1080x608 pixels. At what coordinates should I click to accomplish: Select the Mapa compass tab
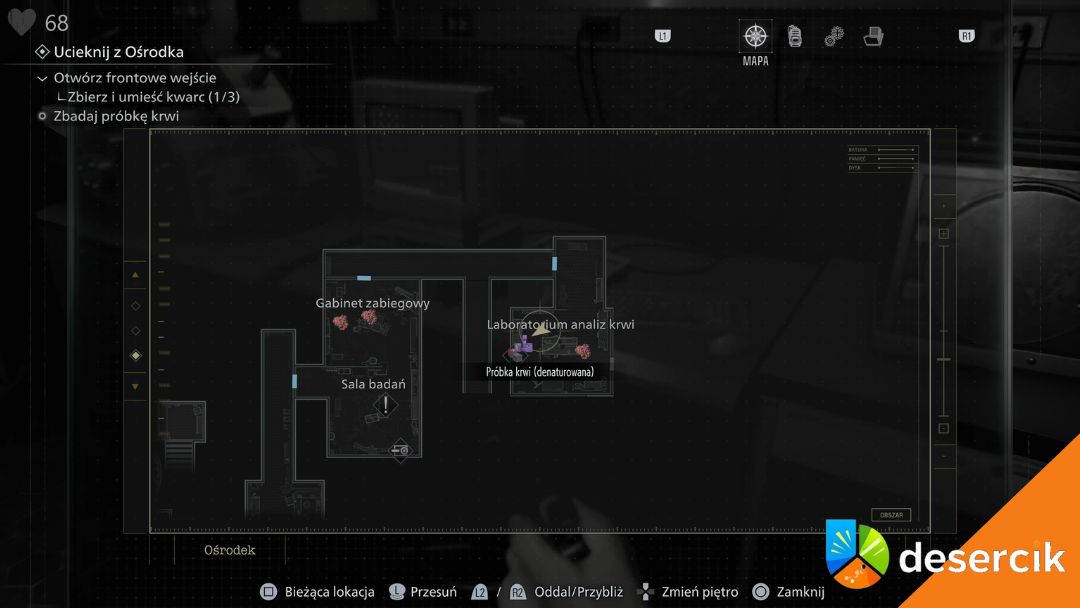pyautogui.click(x=755, y=37)
